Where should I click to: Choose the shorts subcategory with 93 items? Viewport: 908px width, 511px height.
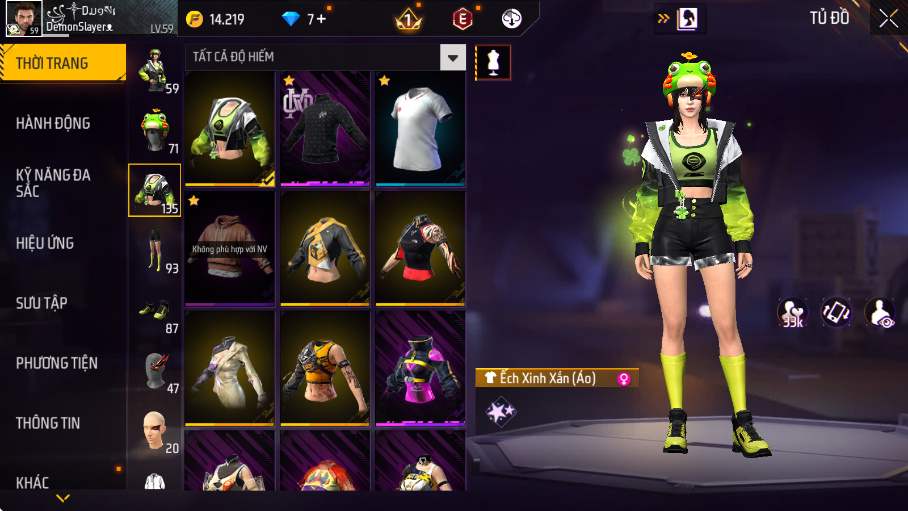[x=154, y=250]
